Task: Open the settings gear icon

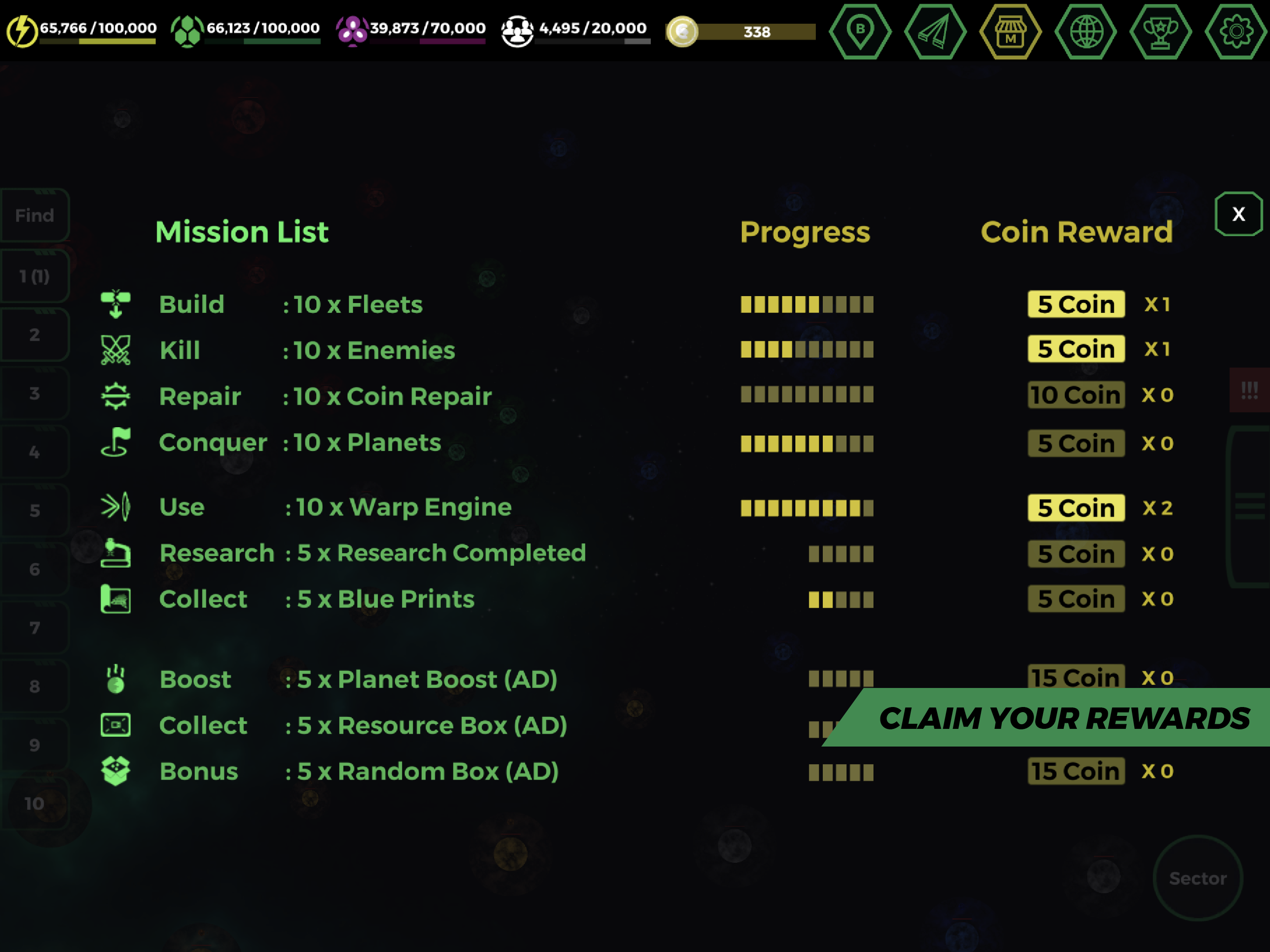Action: coord(1237,32)
